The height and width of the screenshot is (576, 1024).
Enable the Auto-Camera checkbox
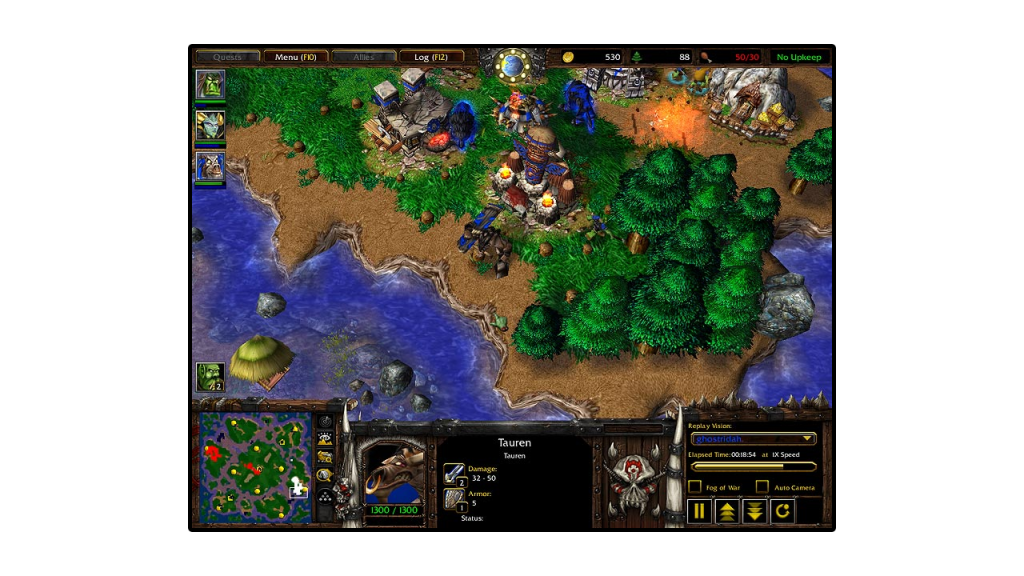762,487
